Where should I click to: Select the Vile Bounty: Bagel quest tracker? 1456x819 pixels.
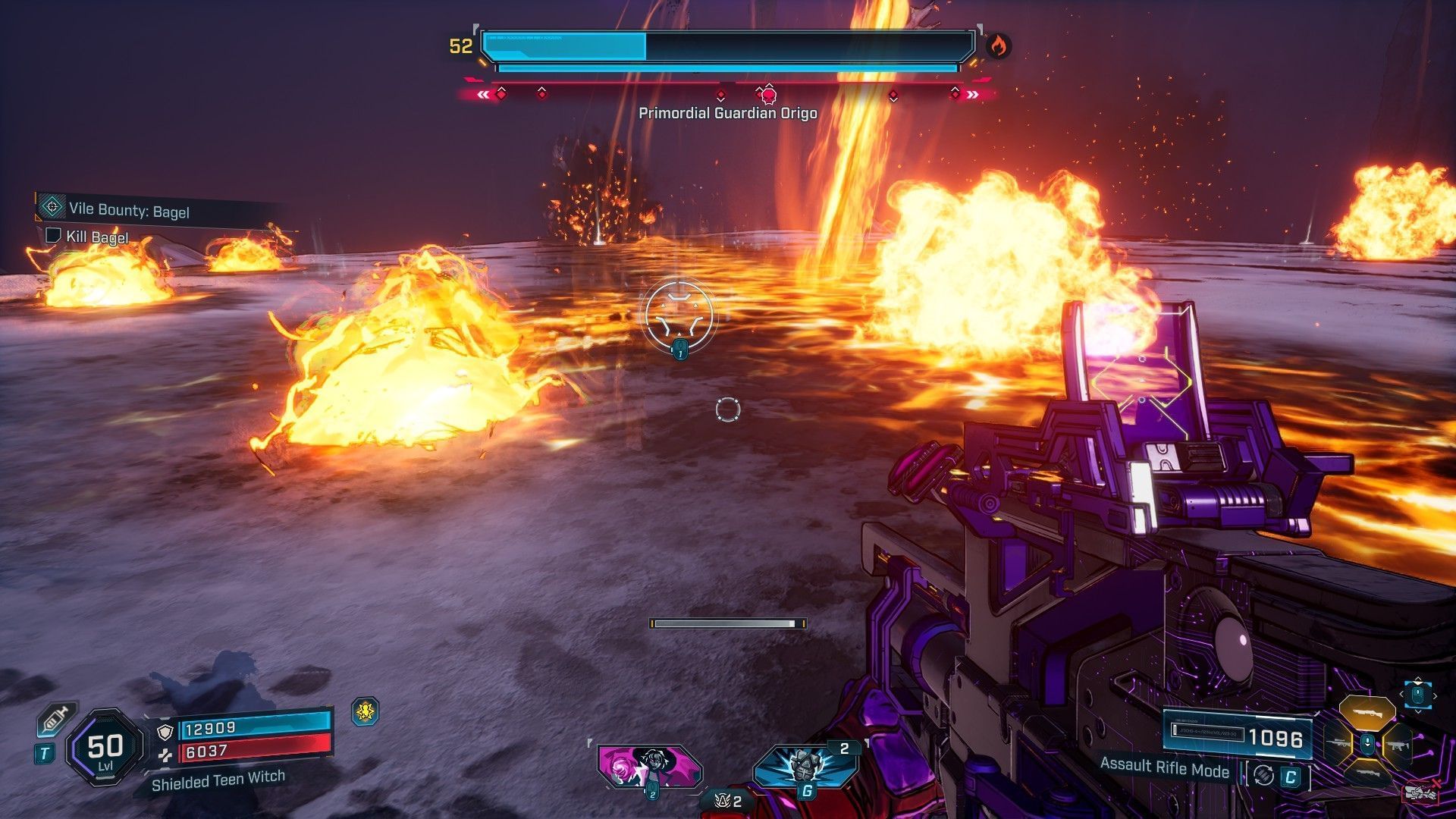(x=129, y=209)
